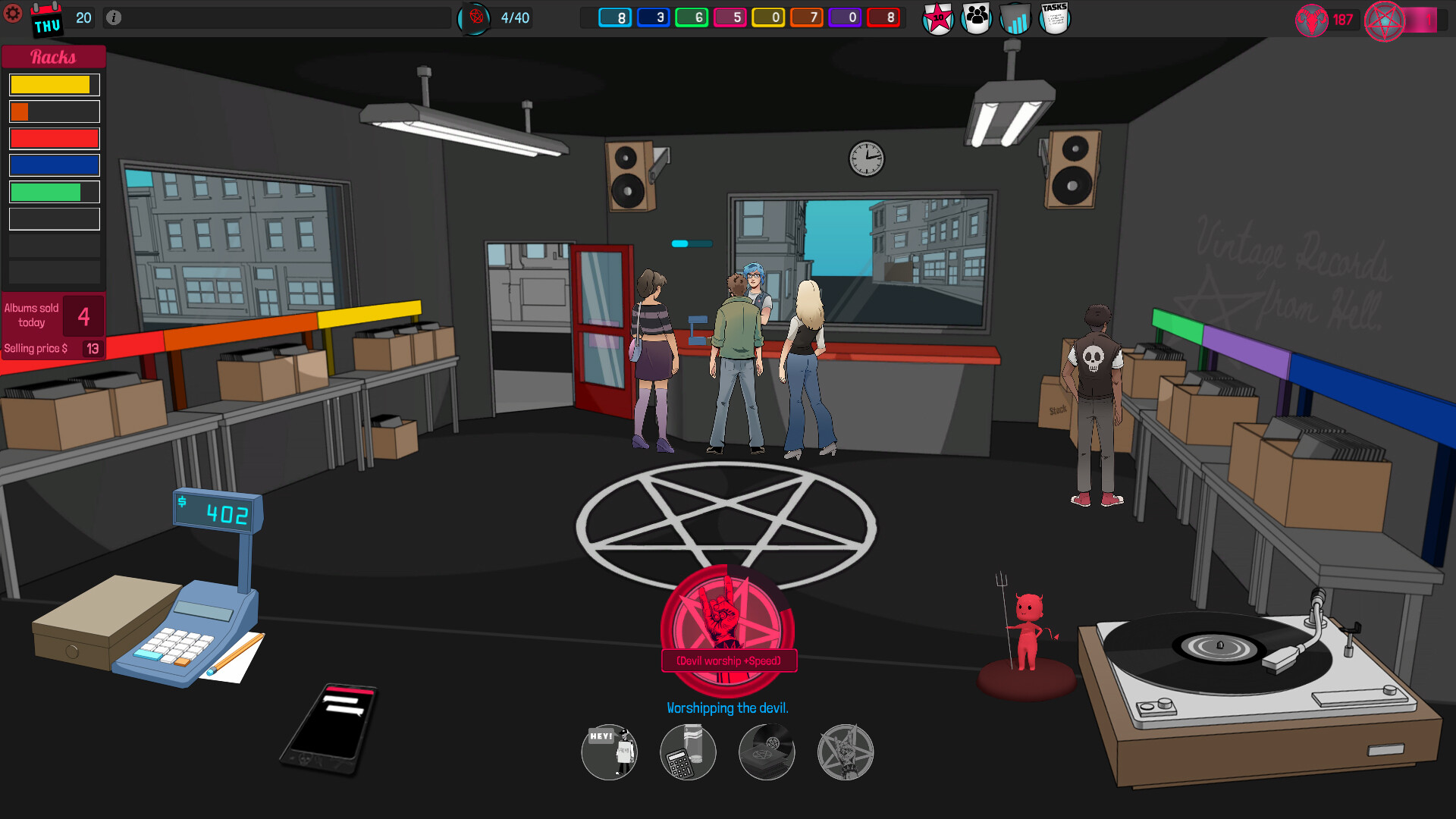Click the THU calendar icon

click(46, 20)
